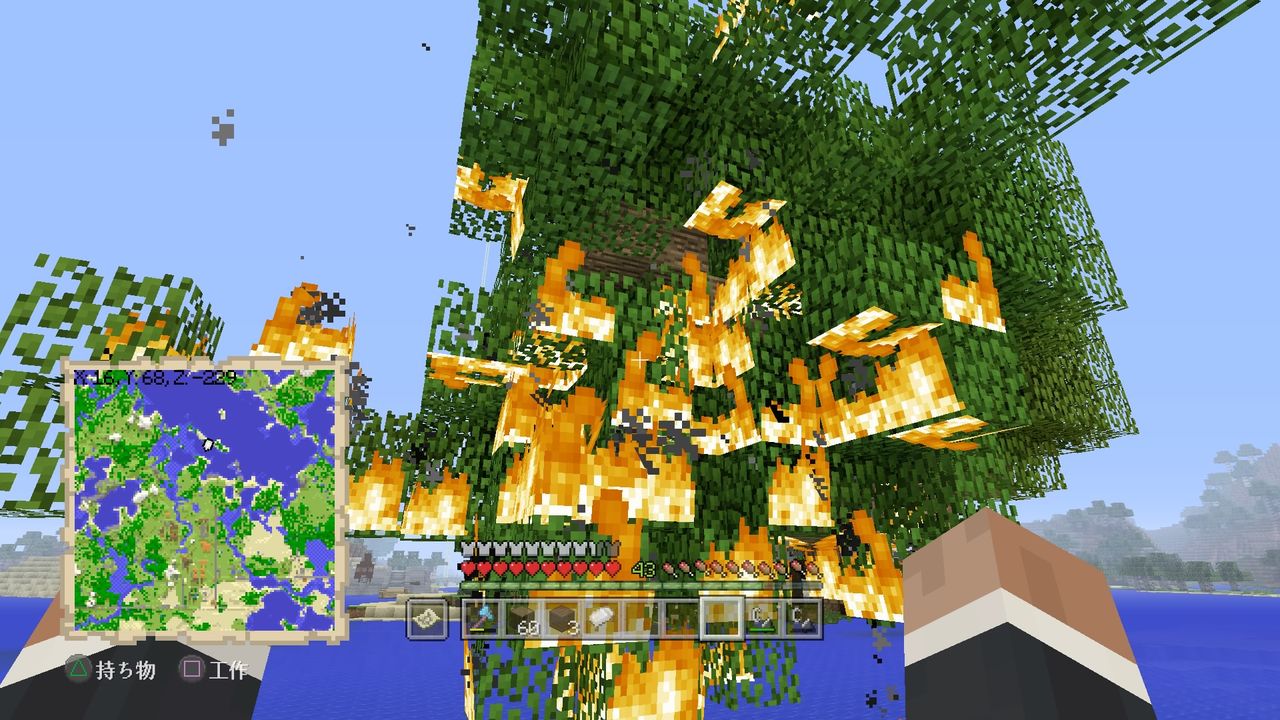Select the diamond axe in the hotbar
This screenshot has height=720, width=1280.
click(483, 617)
